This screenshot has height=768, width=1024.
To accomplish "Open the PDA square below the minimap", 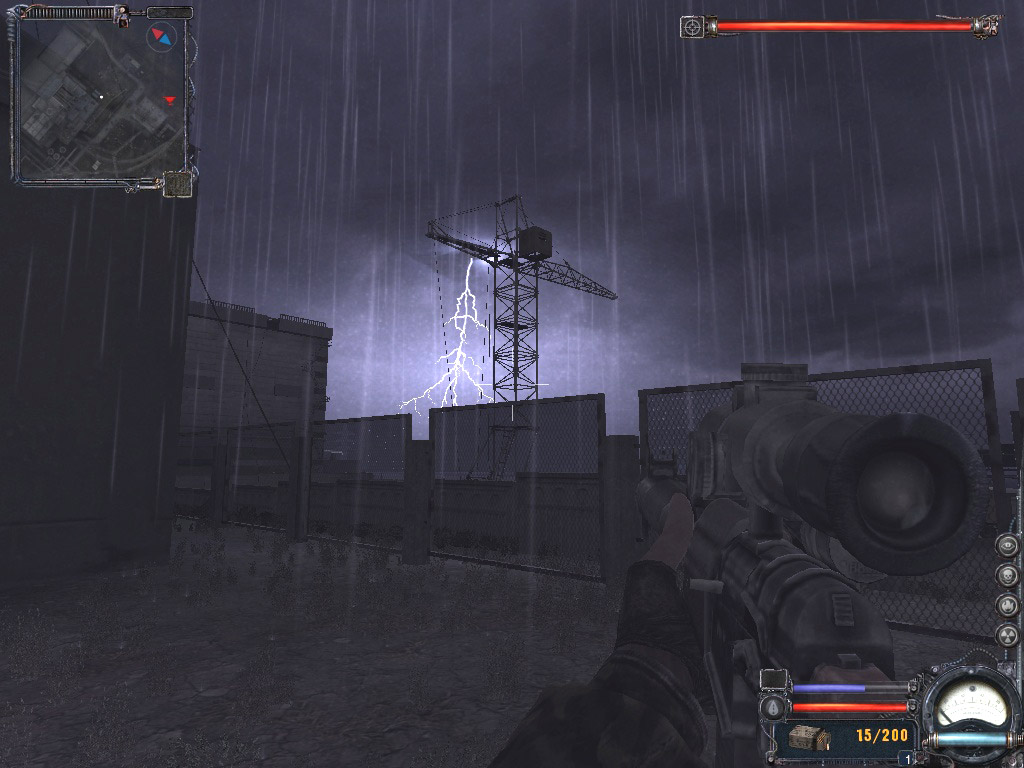I will tap(177, 184).
